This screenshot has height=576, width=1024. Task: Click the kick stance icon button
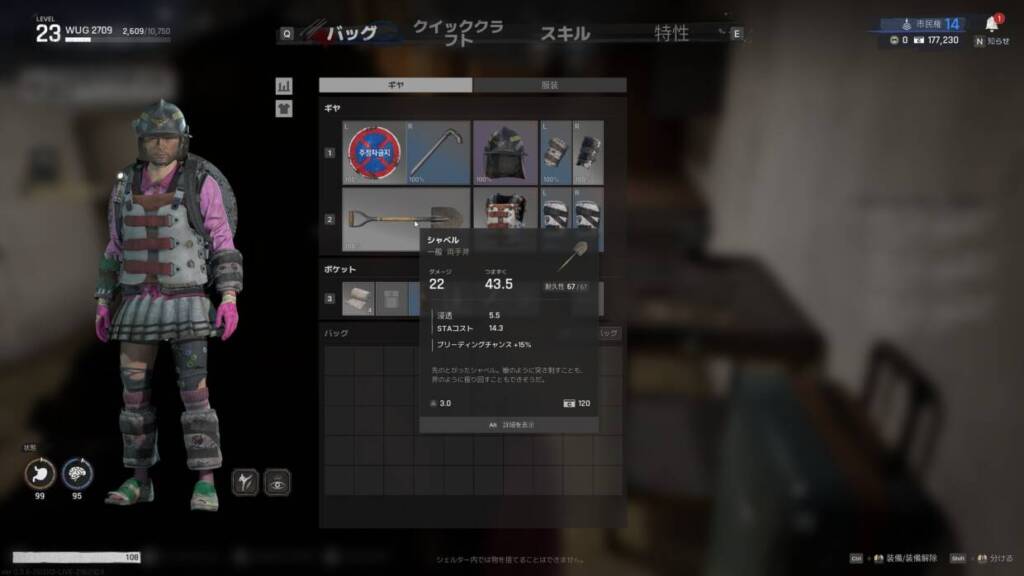pyautogui.click(x=246, y=483)
